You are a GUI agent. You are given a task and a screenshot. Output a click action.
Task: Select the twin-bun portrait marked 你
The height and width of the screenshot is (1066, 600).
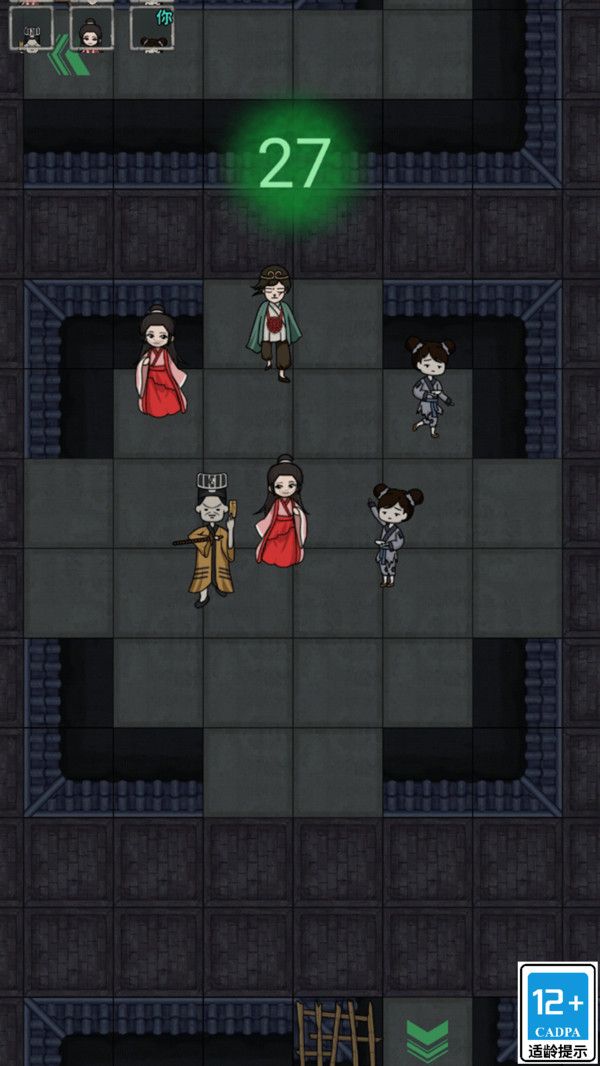click(x=152, y=28)
